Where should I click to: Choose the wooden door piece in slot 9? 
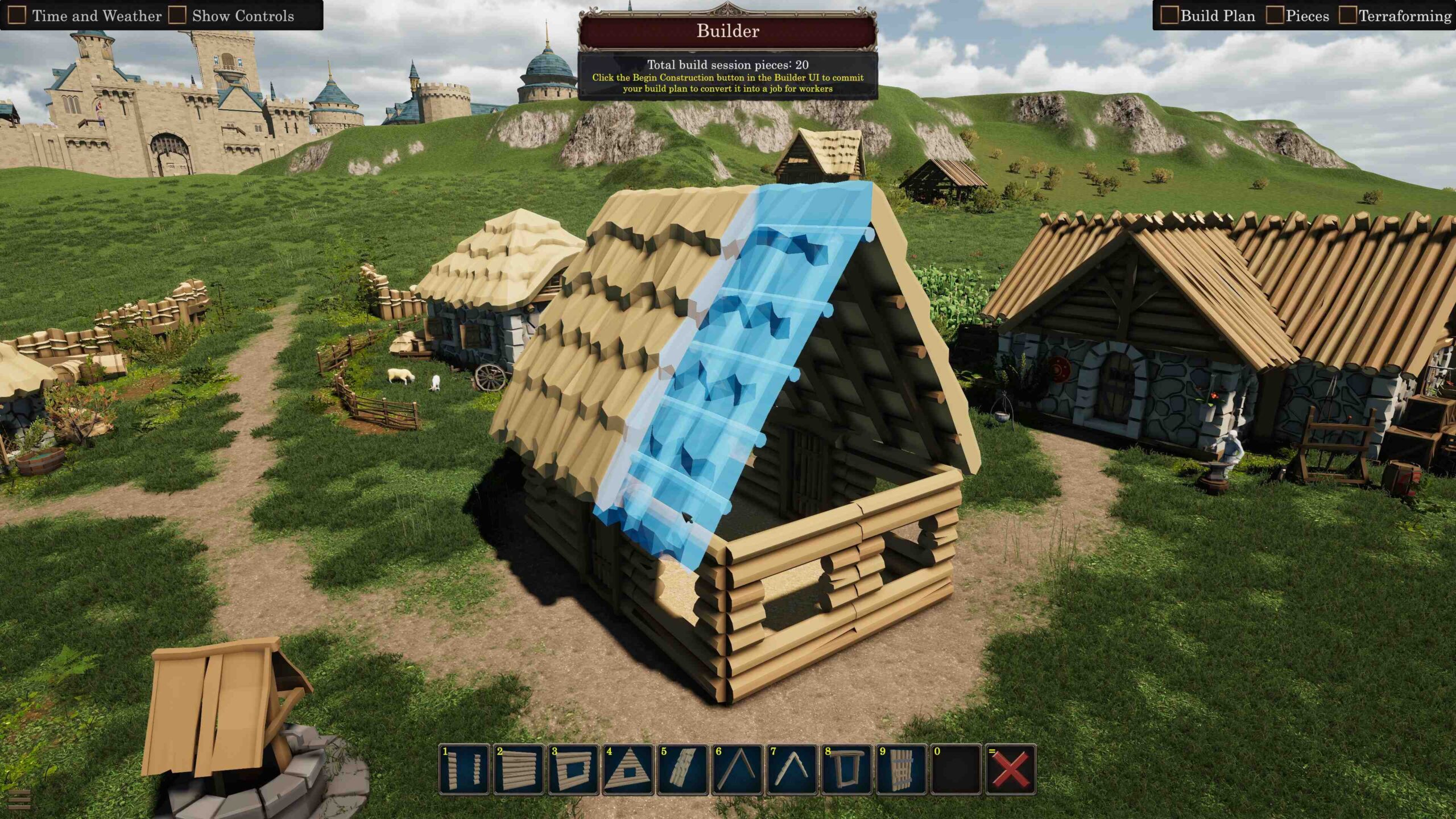point(901,769)
